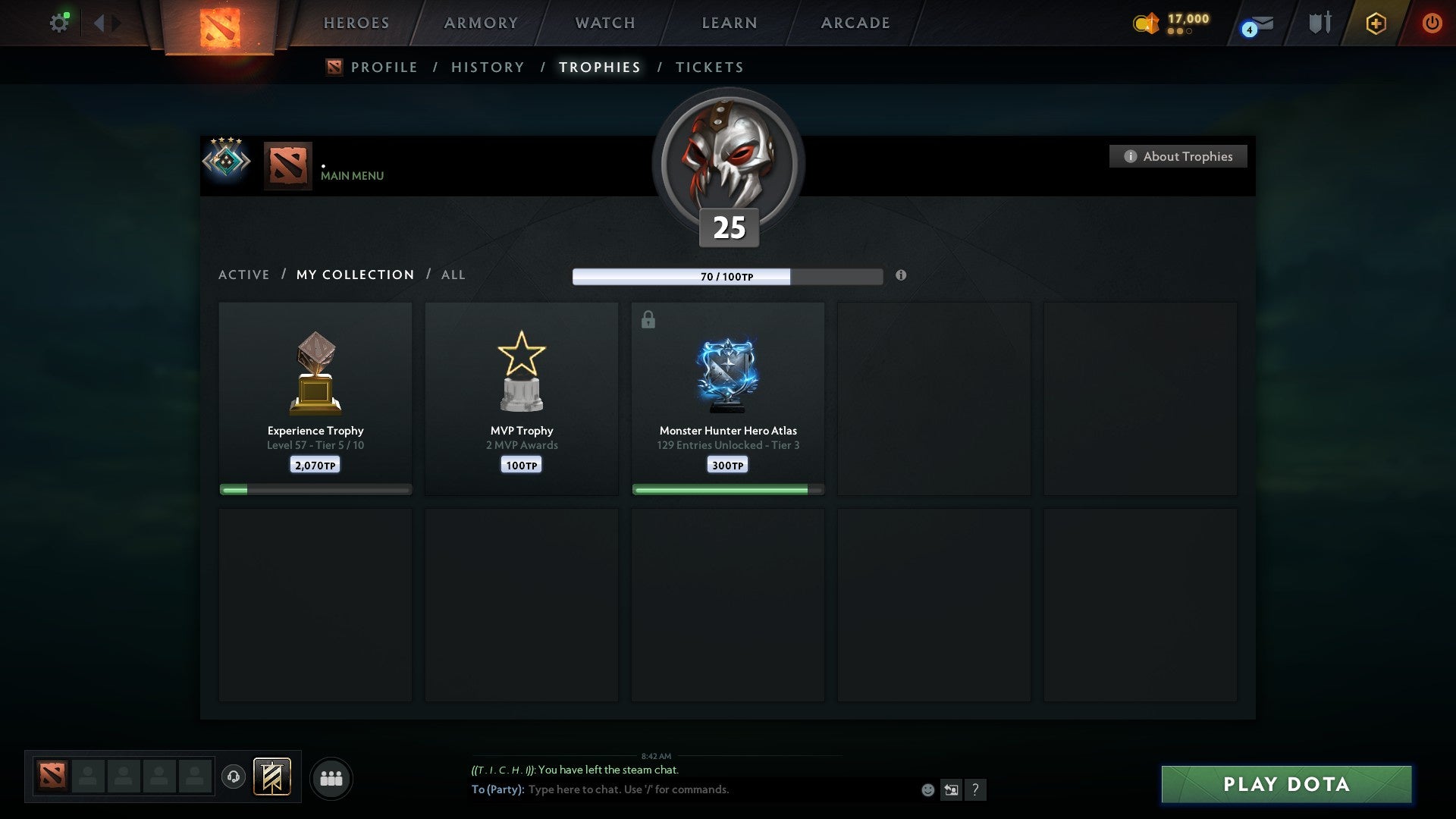Click the 70/100TP trophy progress bar
1456x819 pixels.
click(726, 277)
